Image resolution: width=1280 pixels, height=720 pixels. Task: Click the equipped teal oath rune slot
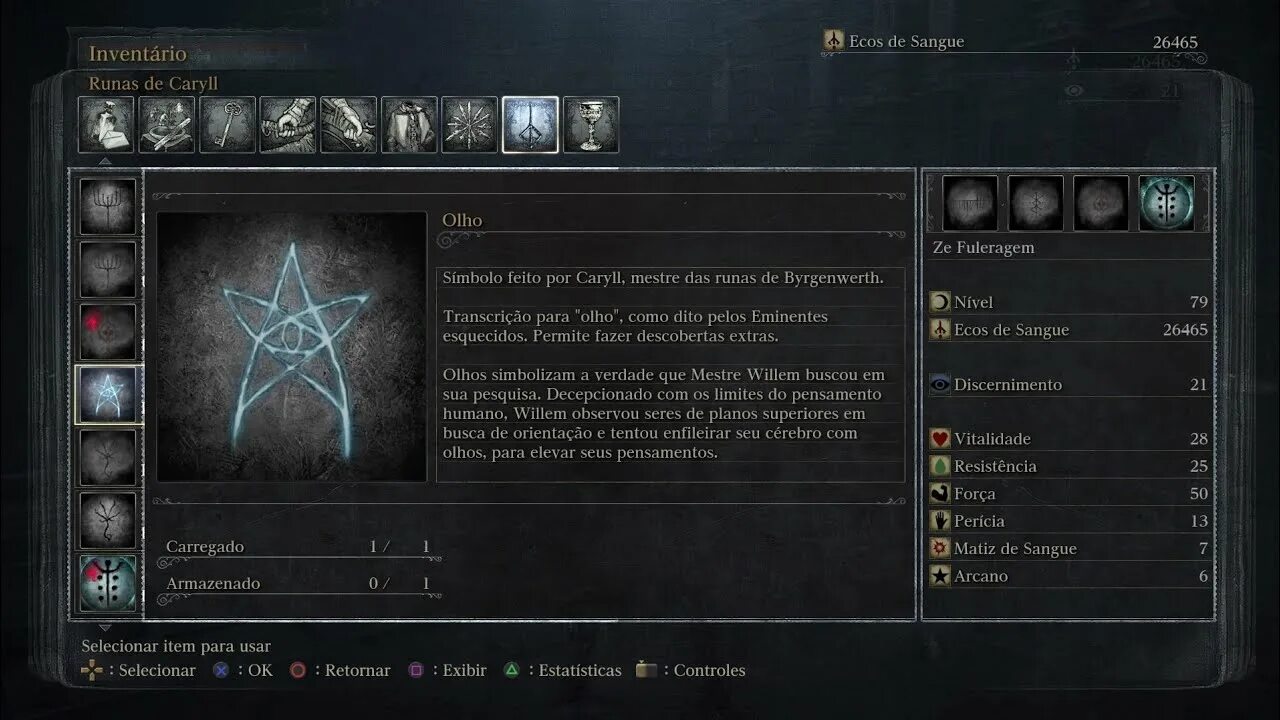pos(1166,204)
